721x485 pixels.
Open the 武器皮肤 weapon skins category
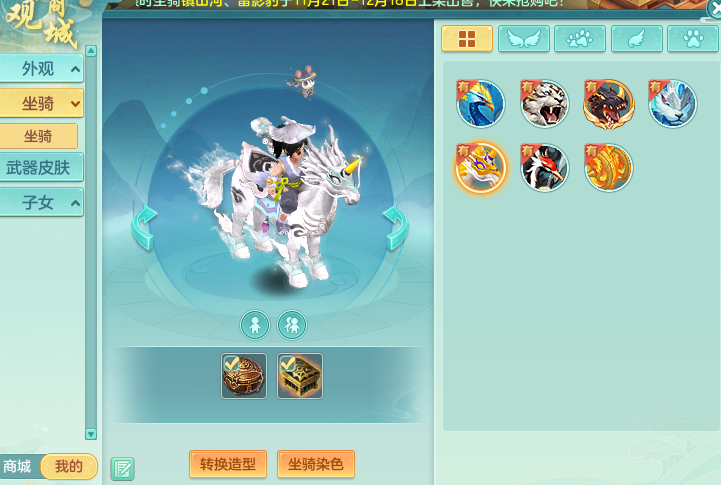click(41, 168)
